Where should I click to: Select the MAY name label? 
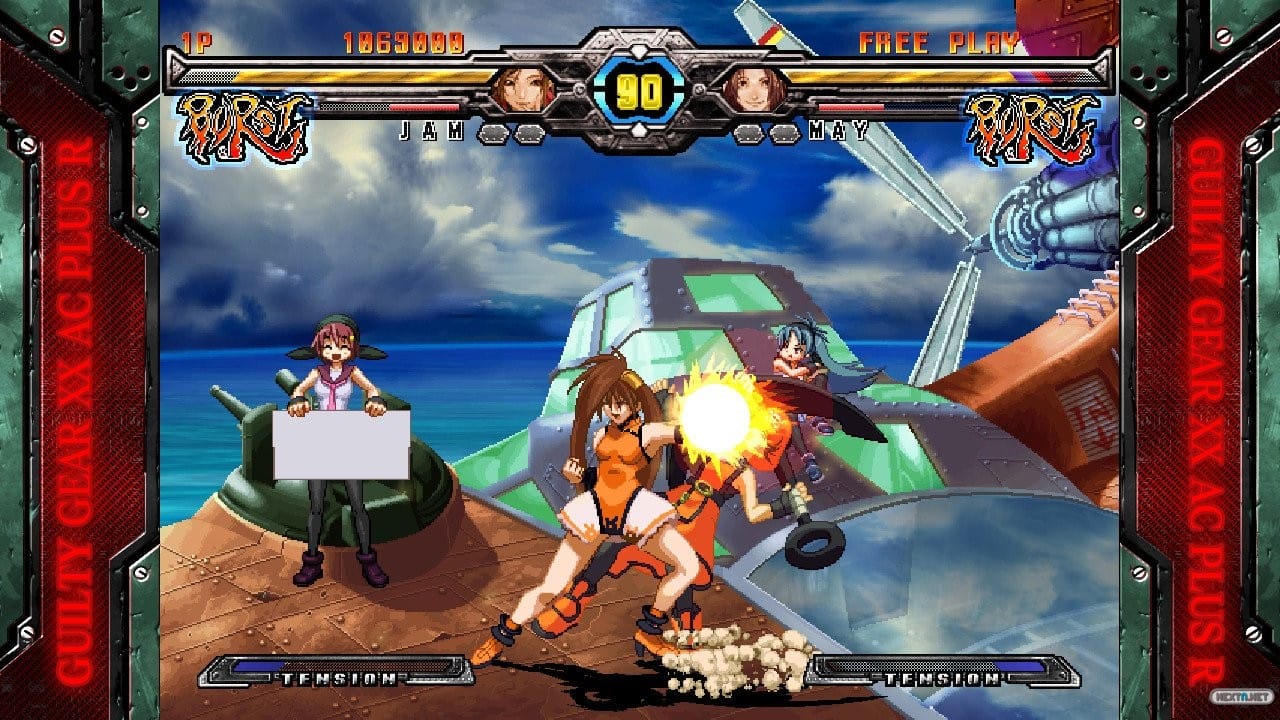(x=840, y=129)
